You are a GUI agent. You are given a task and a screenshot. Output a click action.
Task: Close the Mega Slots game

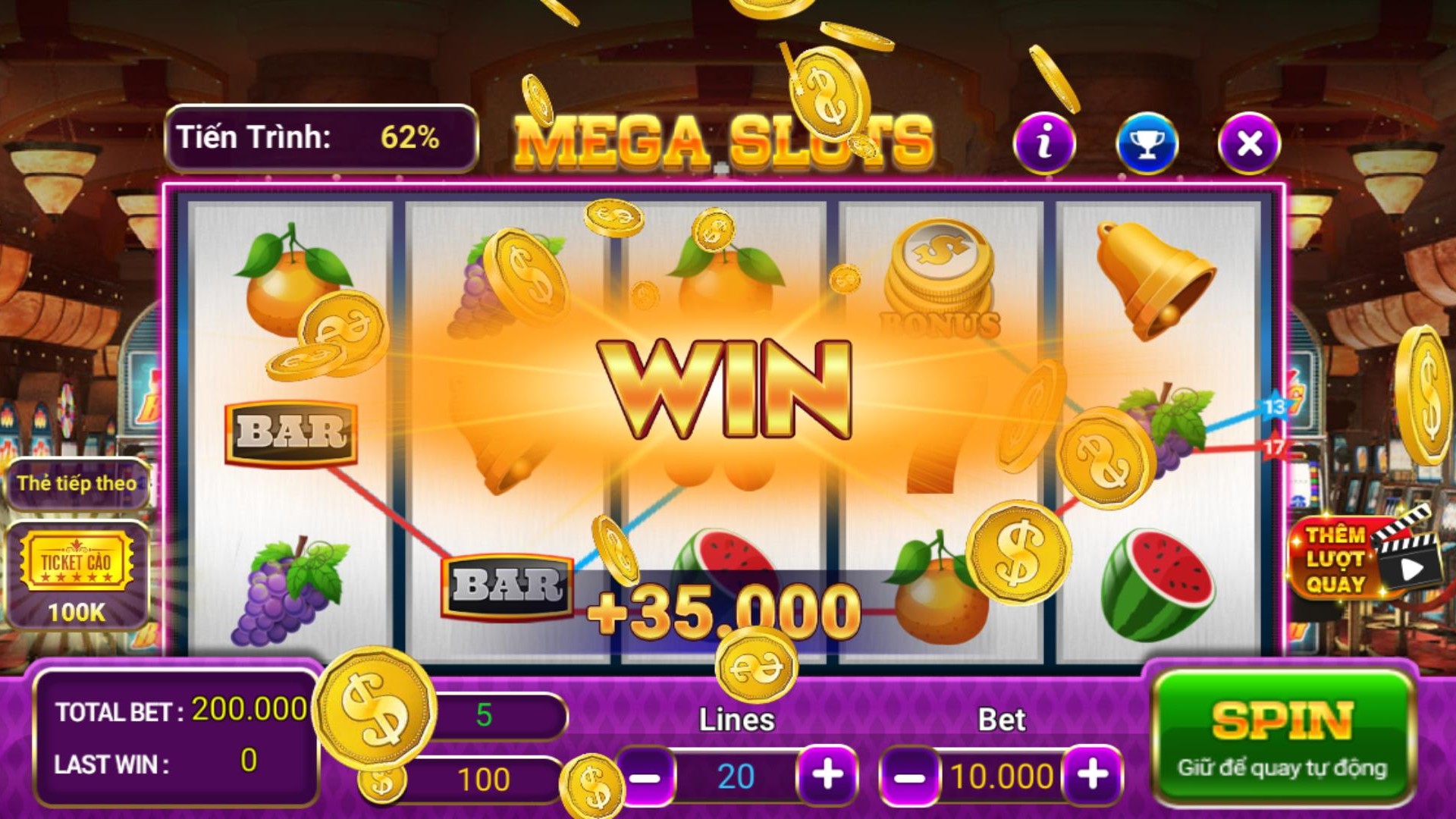(x=1249, y=143)
